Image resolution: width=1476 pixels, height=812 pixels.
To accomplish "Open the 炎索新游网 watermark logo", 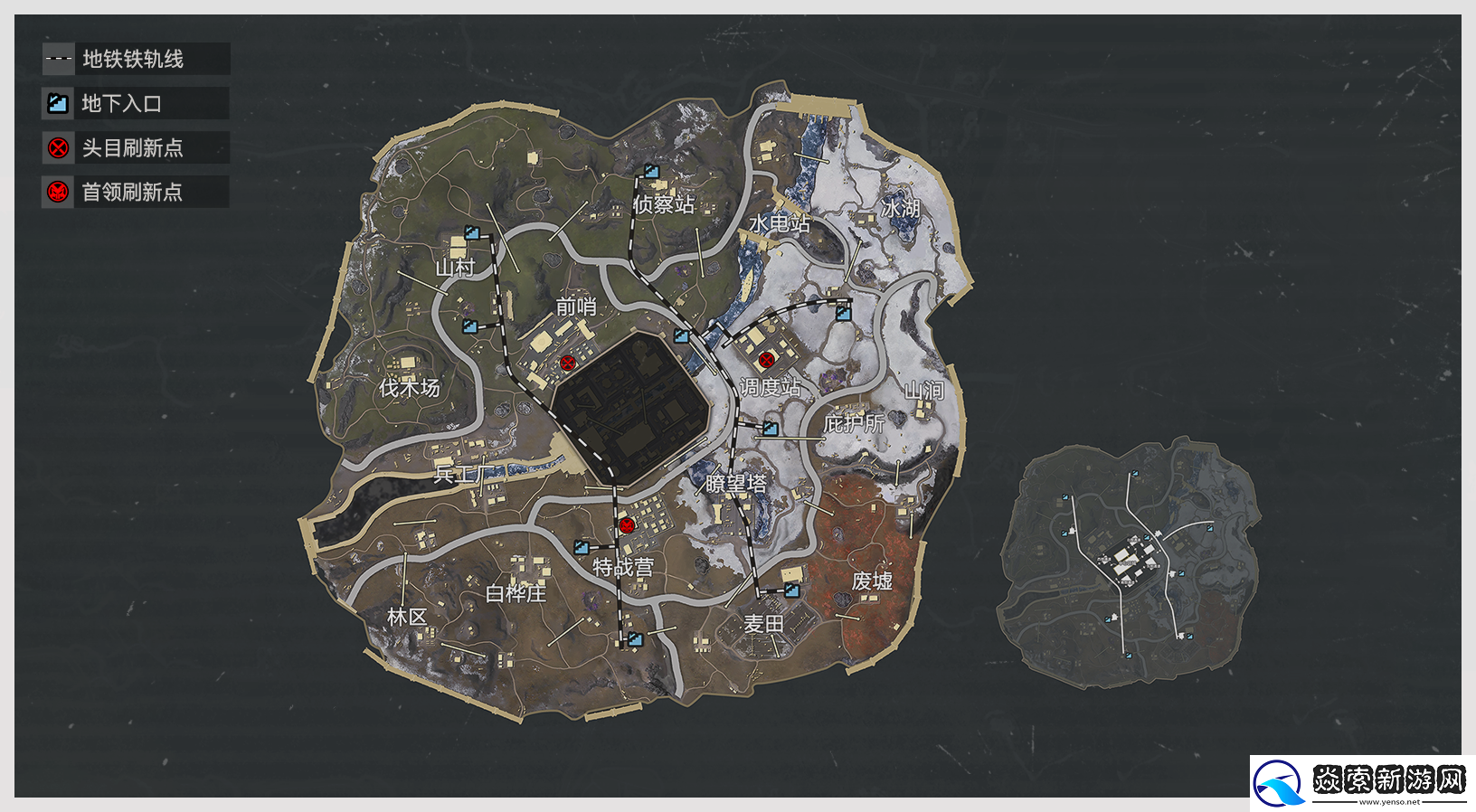I will (1362, 783).
